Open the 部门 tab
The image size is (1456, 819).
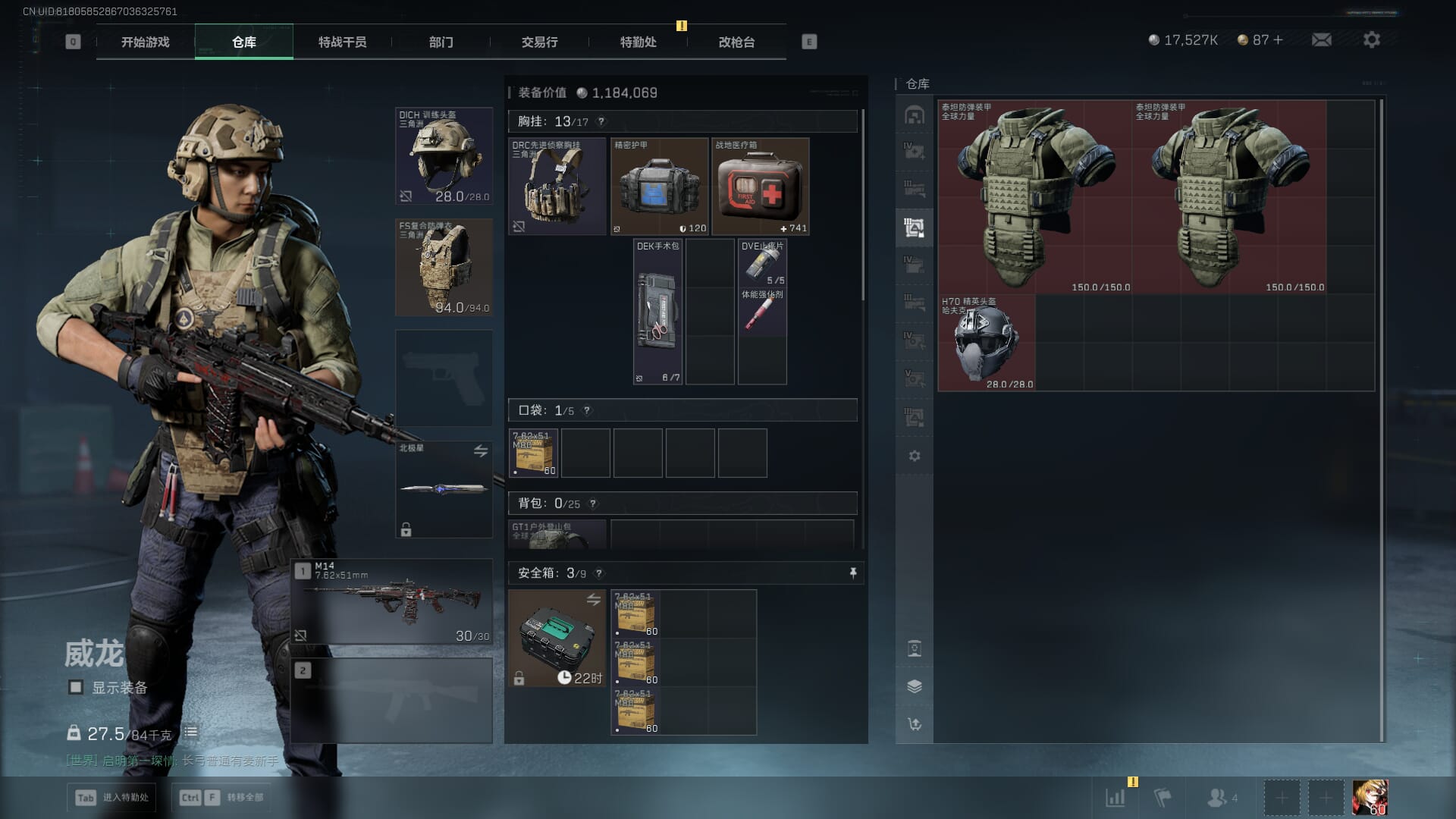[x=441, y=42]
